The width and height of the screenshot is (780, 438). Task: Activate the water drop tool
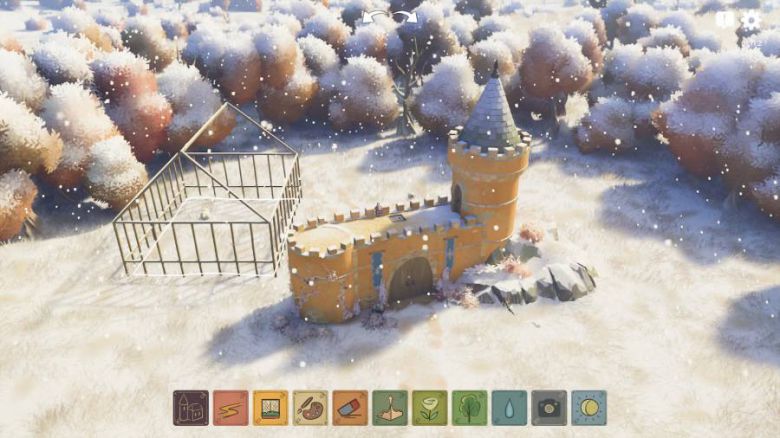(x=509, y=407)
